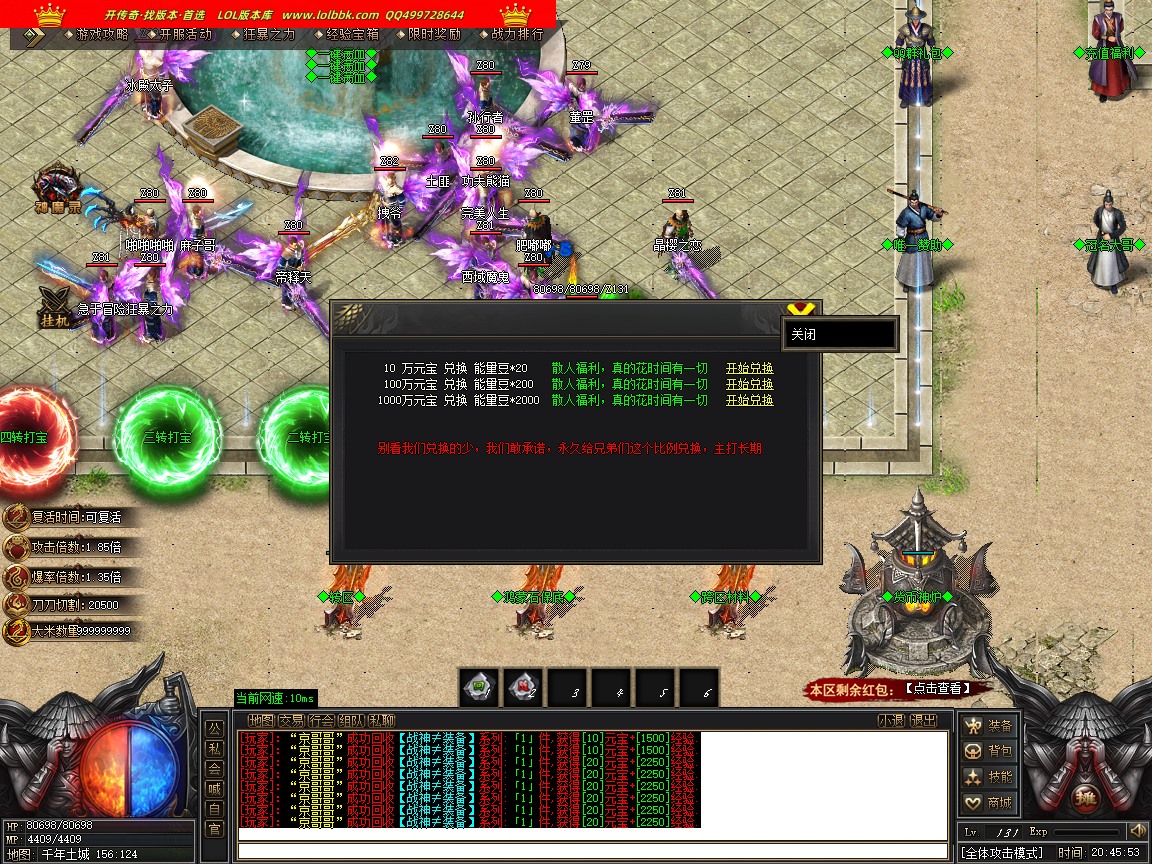This screenshot has height=864, width=1152.
Task: Click the 退出 exit button
Action: pyautogui.click(x=924, y=720)
